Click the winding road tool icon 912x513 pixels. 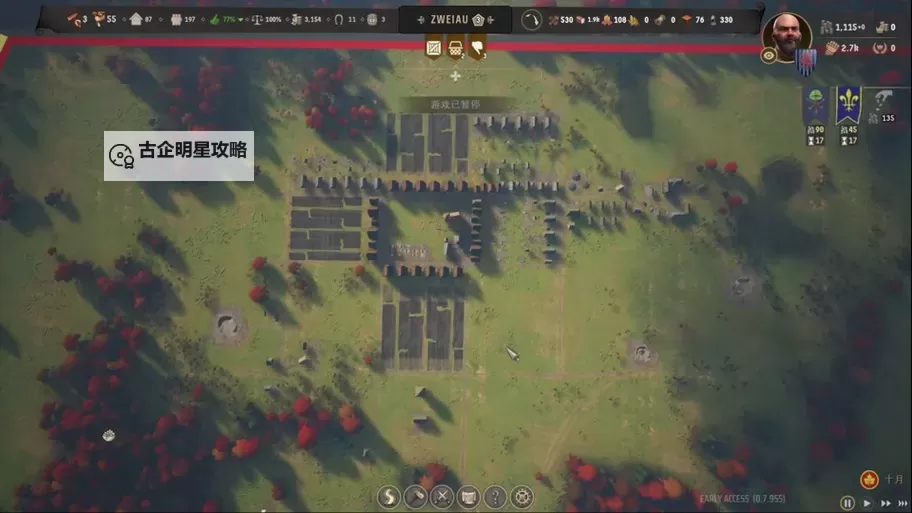coord(388,497)
